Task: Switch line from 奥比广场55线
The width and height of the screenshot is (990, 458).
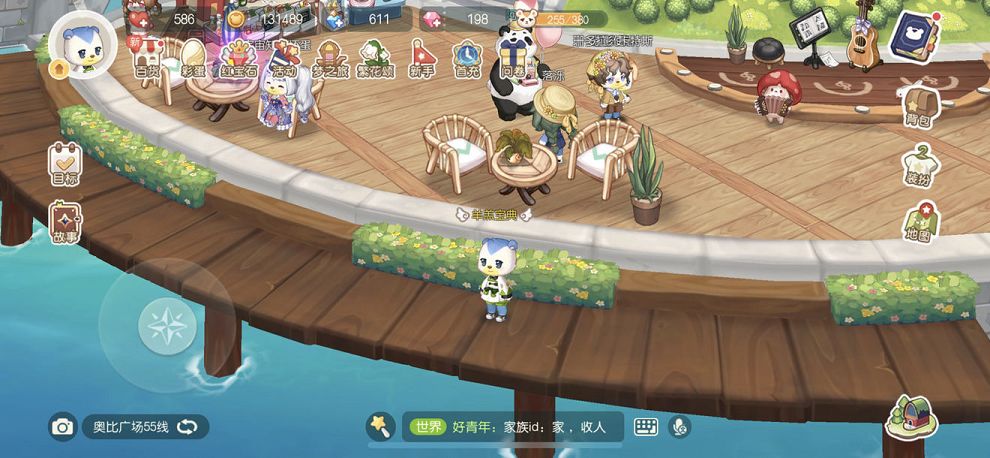Action: (187, 427)
